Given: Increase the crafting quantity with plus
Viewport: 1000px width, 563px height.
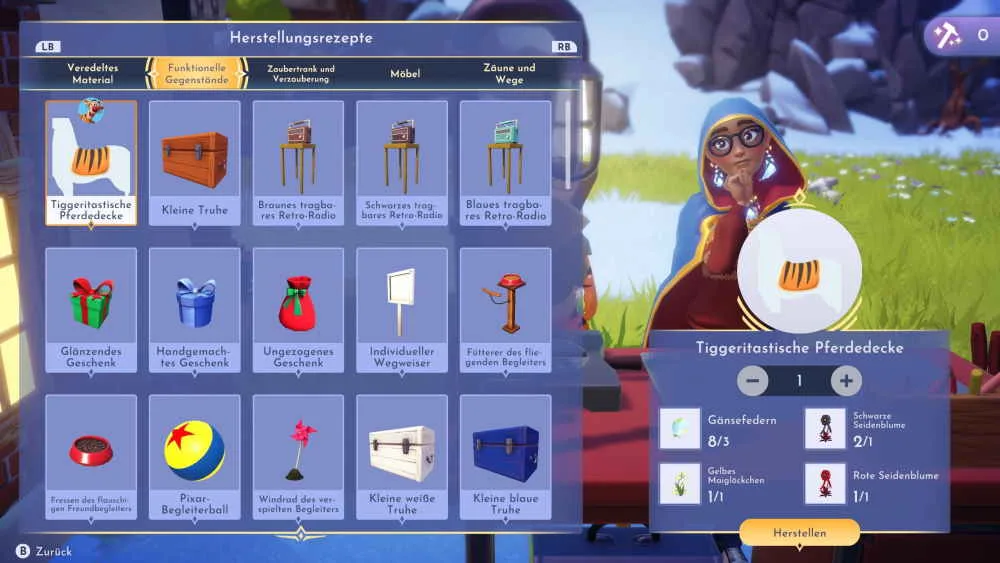Looking at the screenshot, I should [x=846, y=380].
